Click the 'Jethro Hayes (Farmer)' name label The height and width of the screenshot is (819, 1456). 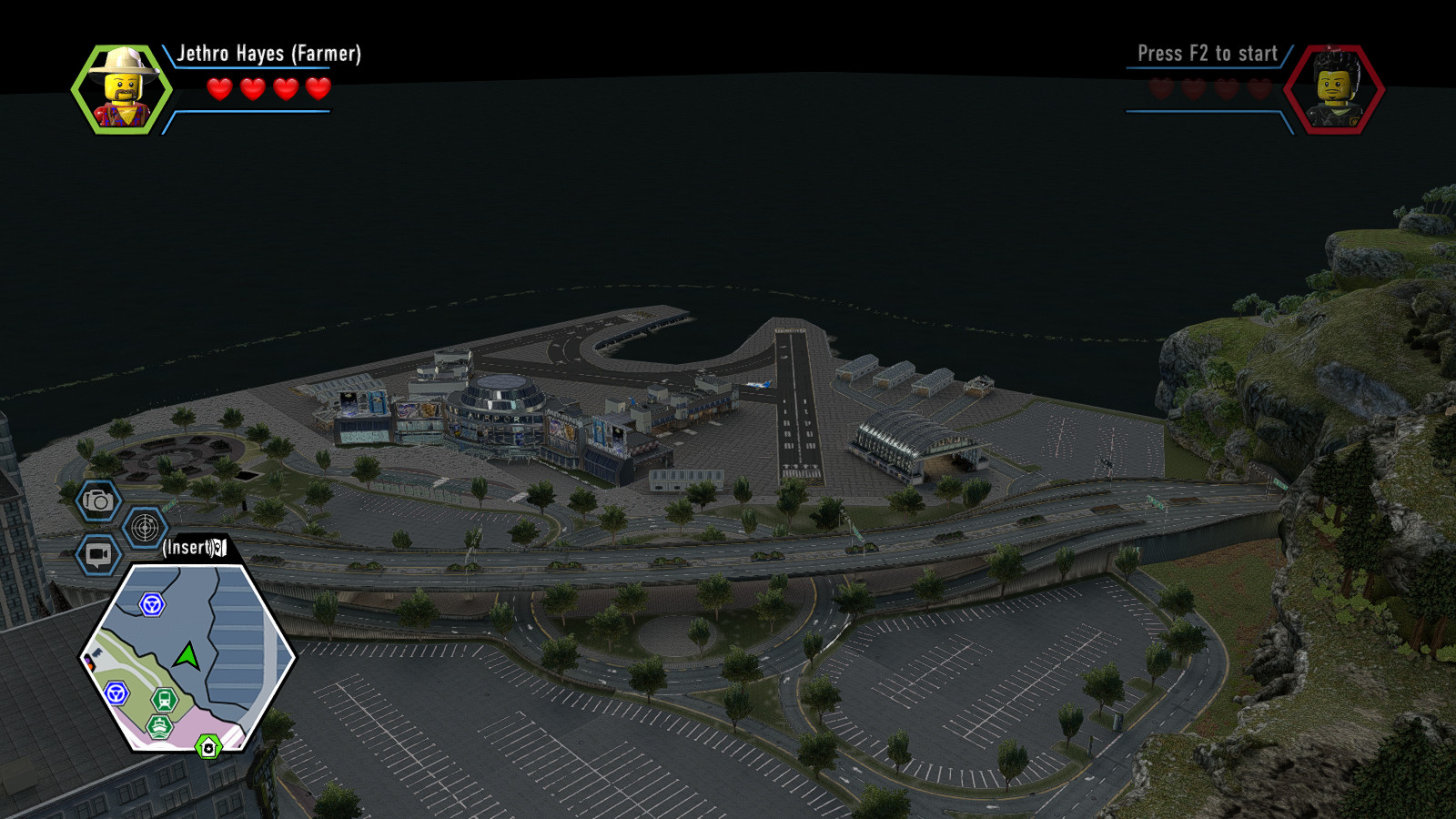[x=271, y=55]
